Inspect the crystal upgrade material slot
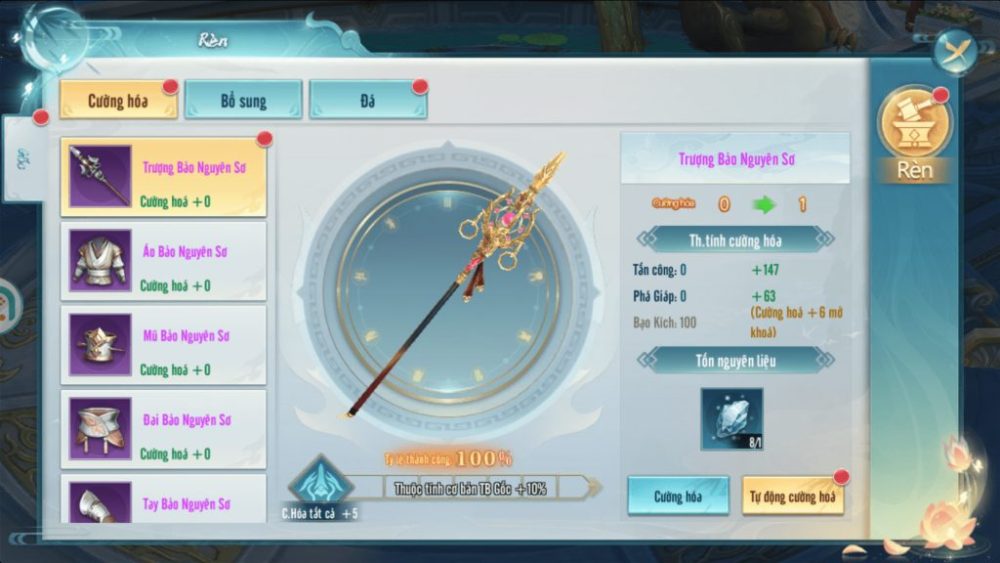1000x563 pixels. [x=731, y=419]
